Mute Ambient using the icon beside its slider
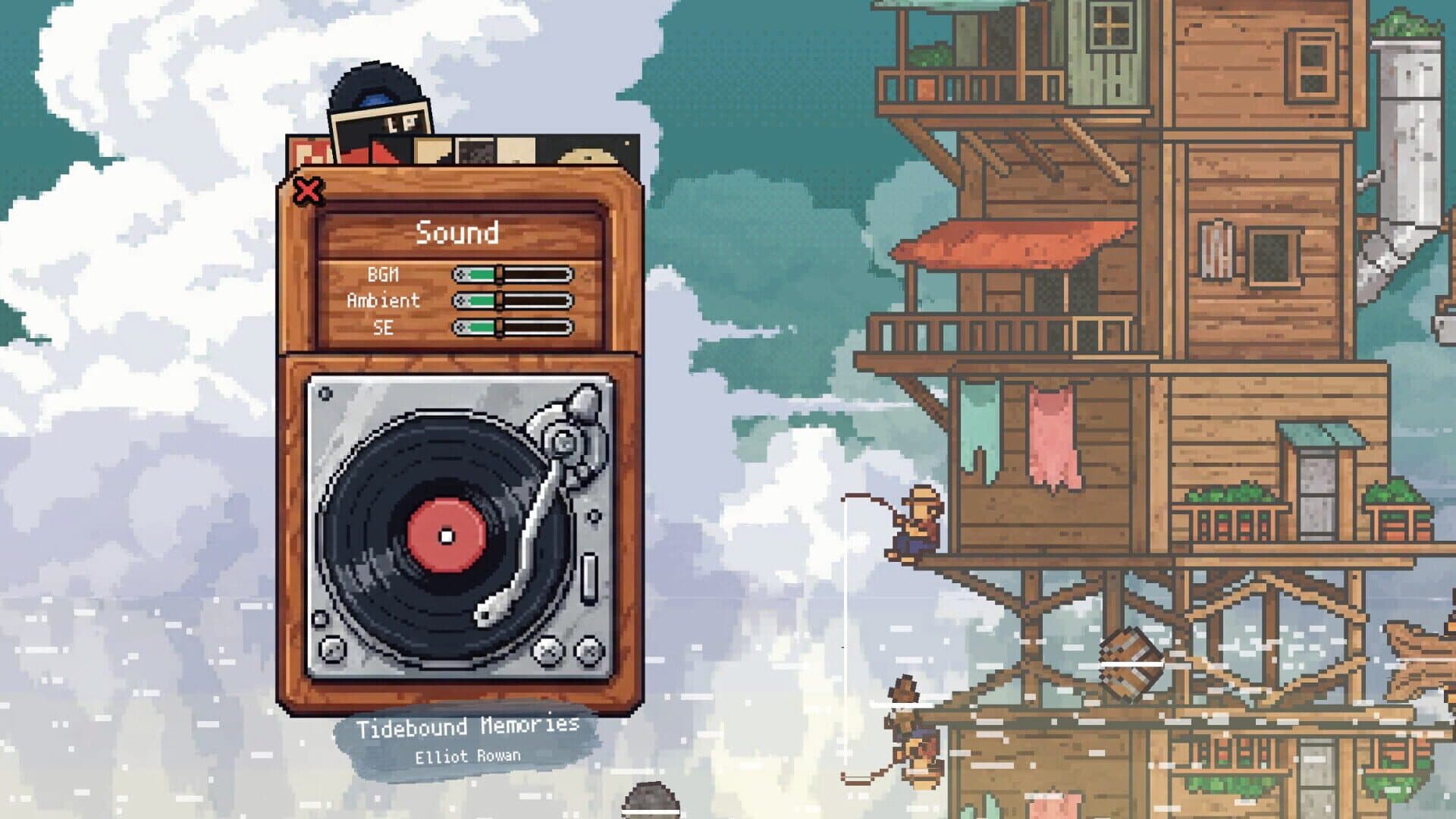Image resolution: width=1456 pixels, height=819 pixels. pyautogui.click(x=460, y=302)
